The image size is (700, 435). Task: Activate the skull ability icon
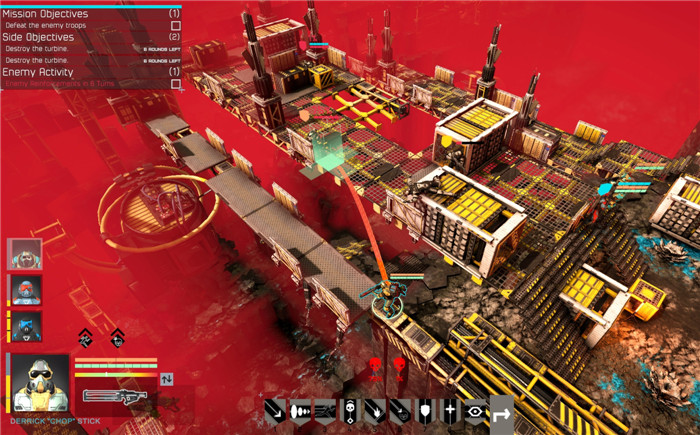coord(351,410)
